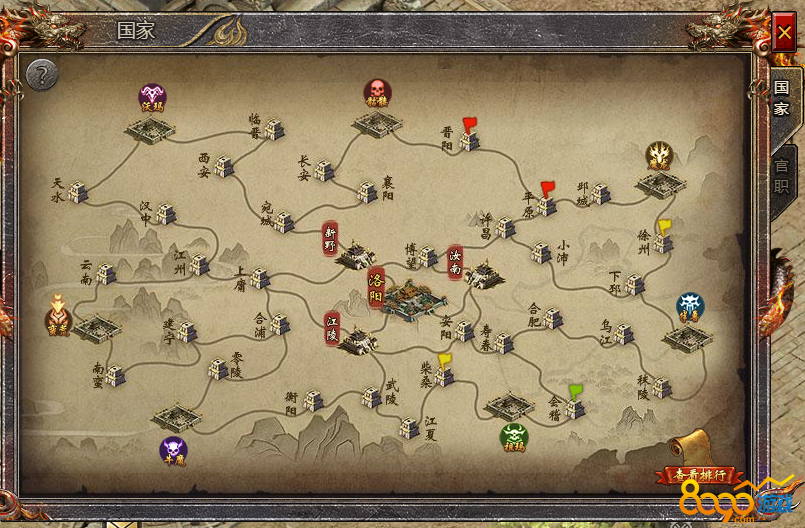Viewport: 805px width, 528px height.
Task: Pick the 南蛮 city node
Action: coord(115,375)
